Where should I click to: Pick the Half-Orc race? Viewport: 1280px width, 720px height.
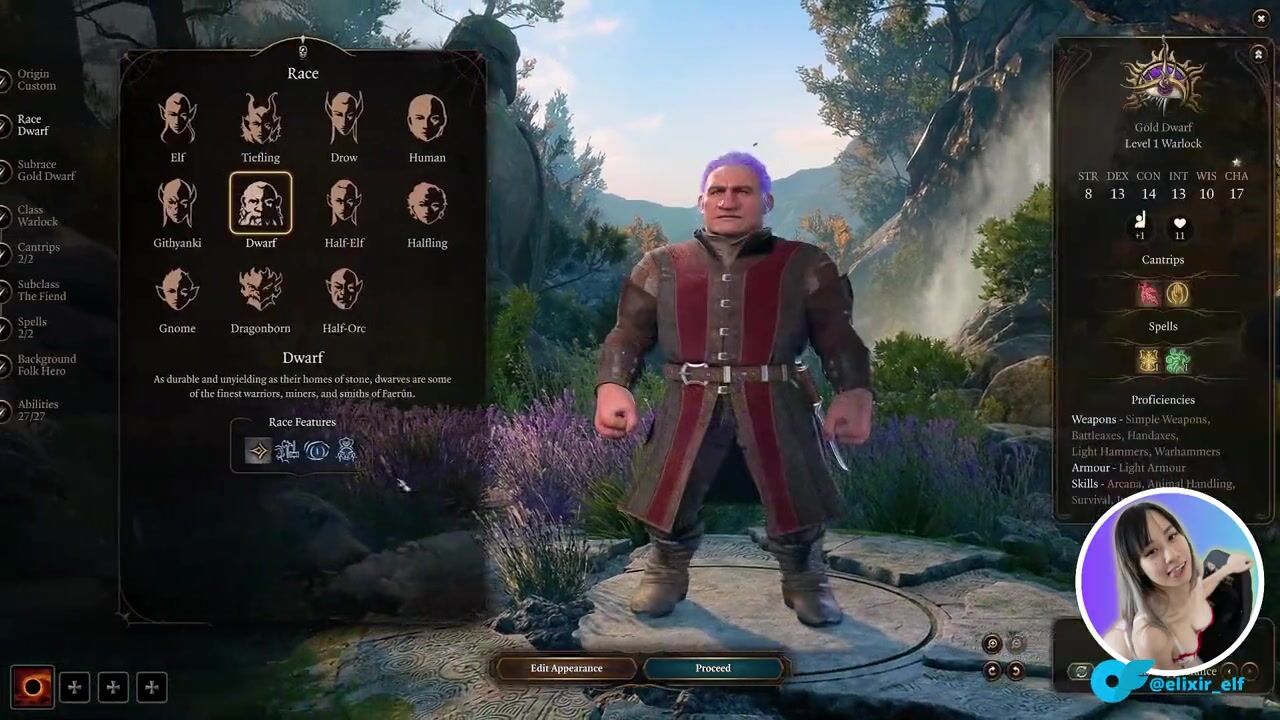[x=344, y=290]
